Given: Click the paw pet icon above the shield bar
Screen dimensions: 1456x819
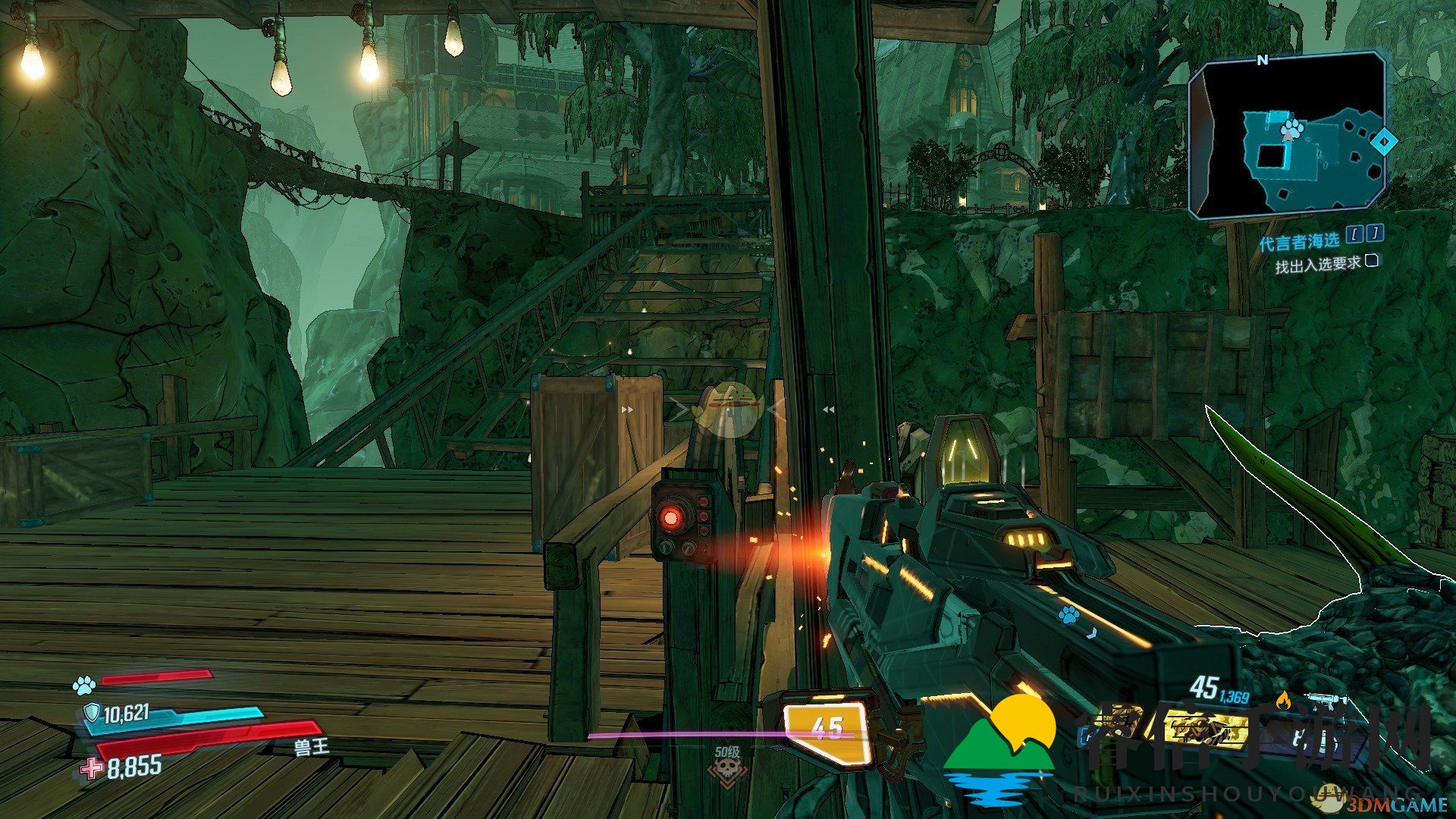Looking at the screenshot, I should click(83, 686).
